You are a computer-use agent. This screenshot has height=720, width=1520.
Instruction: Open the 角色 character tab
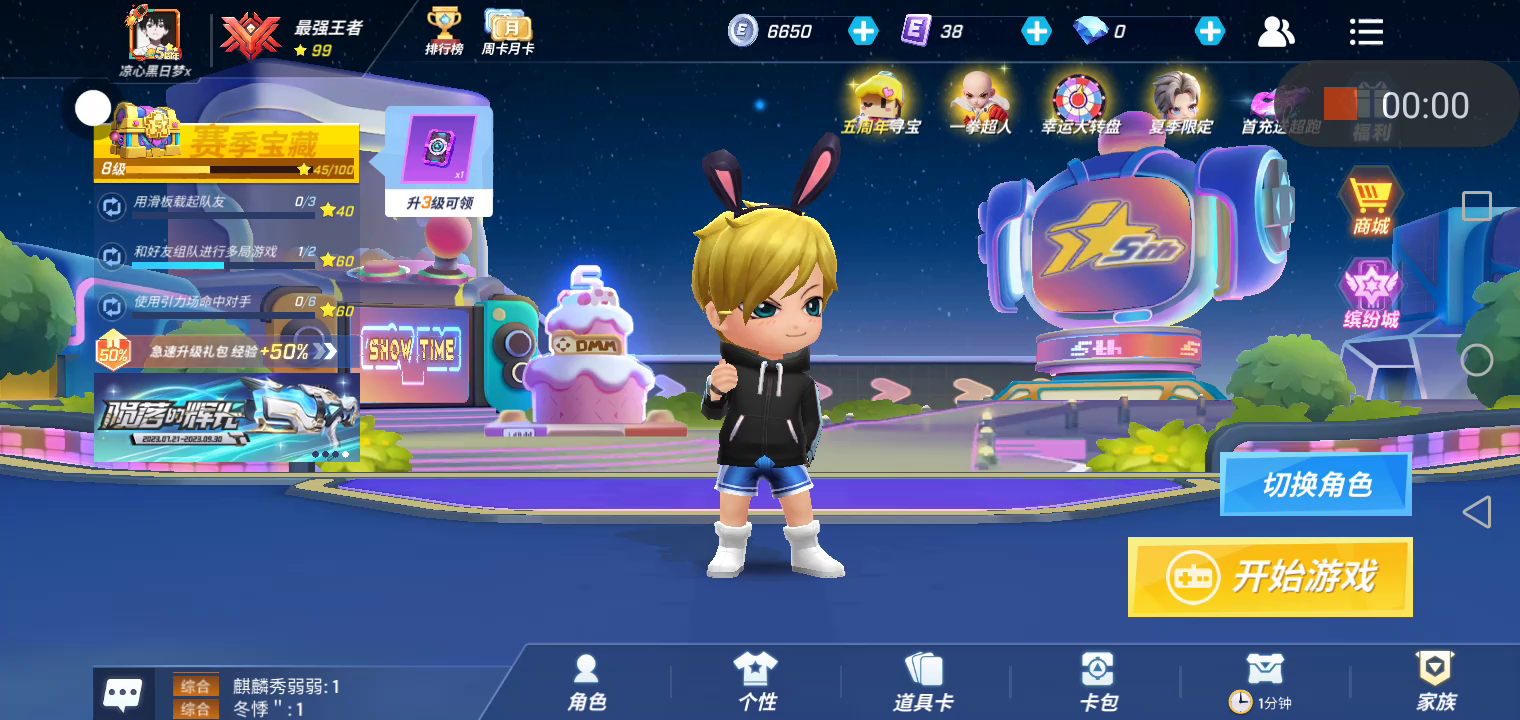(587, 683)
